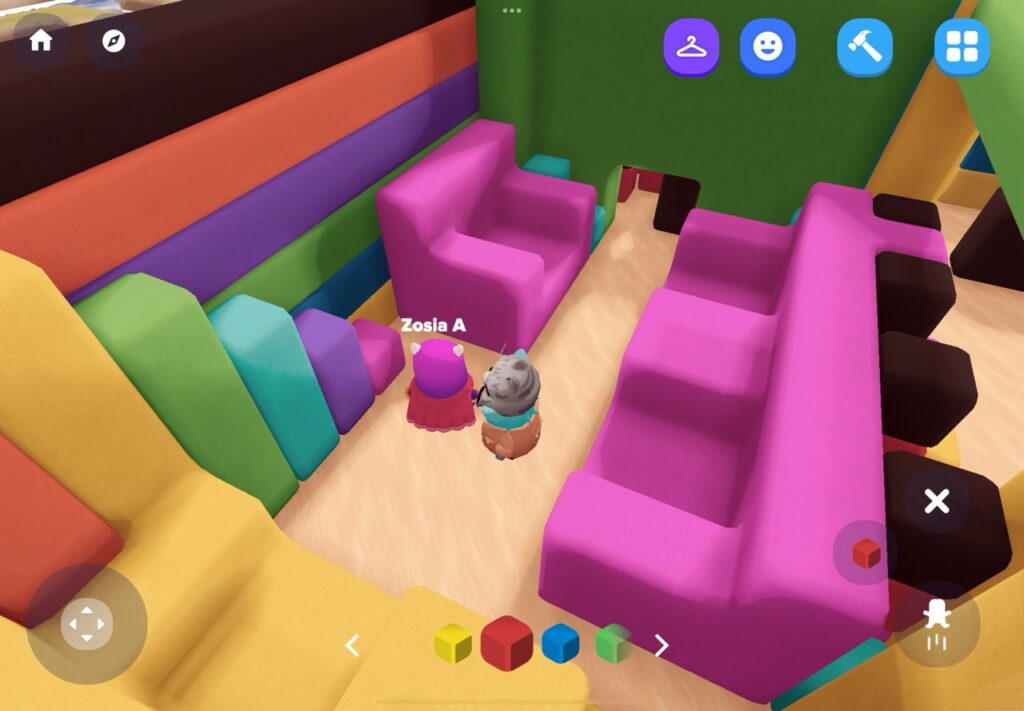
Task: Choose the green block
Action: tap(613, 644)
